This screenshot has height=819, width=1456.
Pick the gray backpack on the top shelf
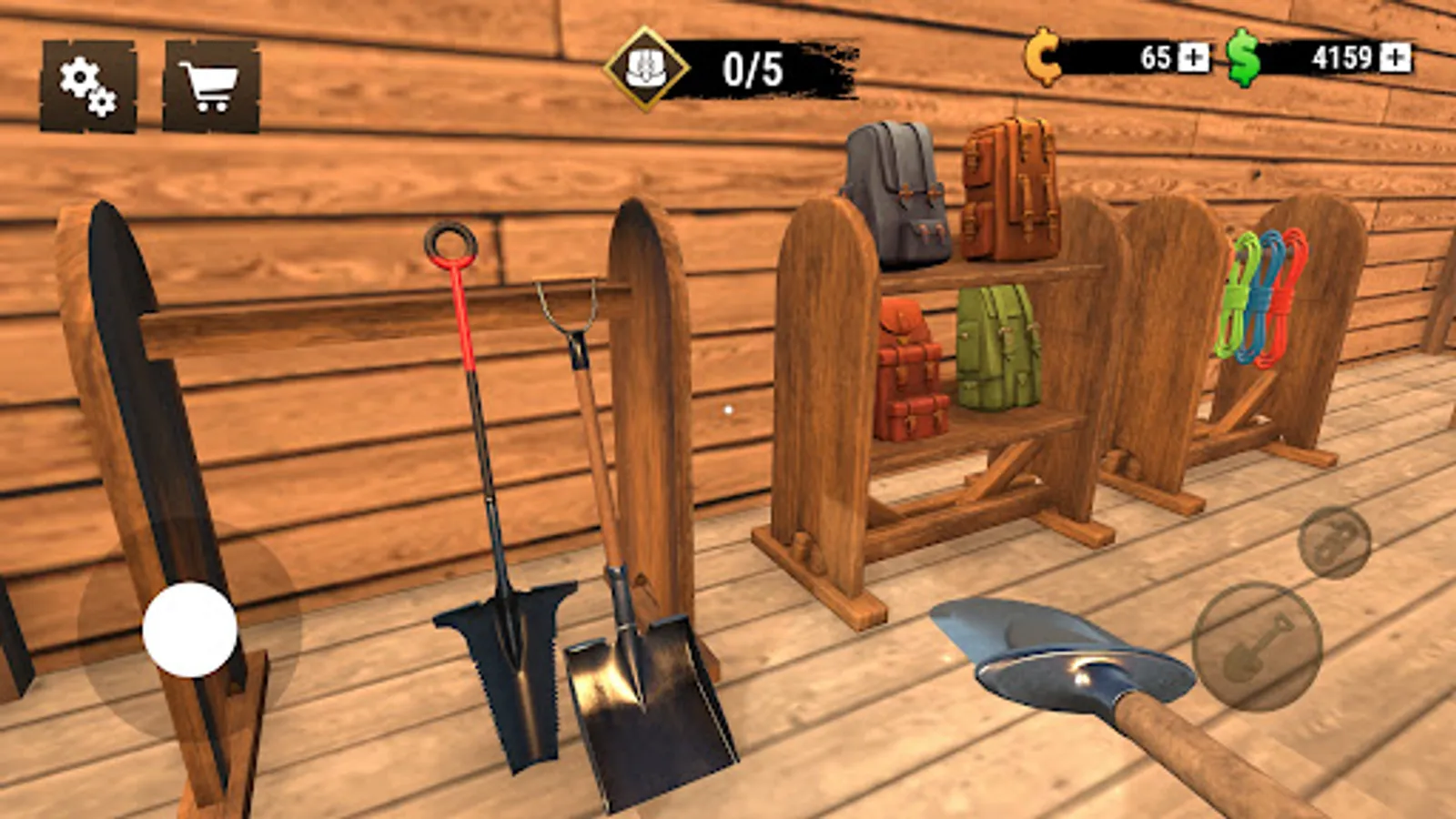[896, 191]
